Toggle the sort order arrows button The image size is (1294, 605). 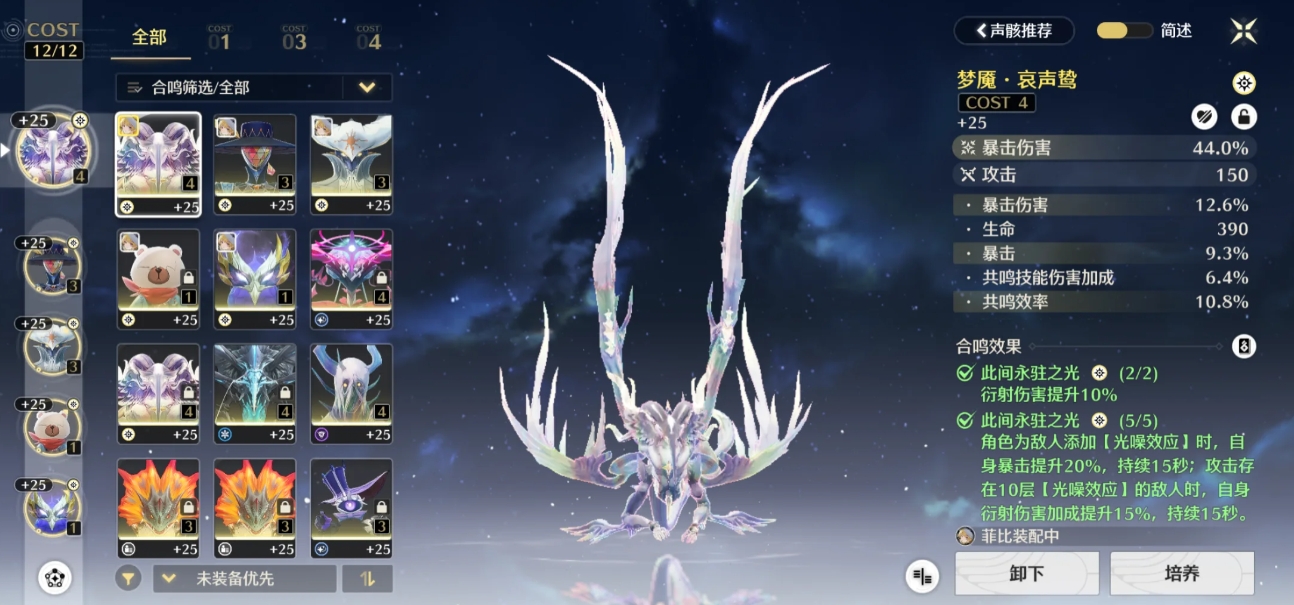click(367, 578)
